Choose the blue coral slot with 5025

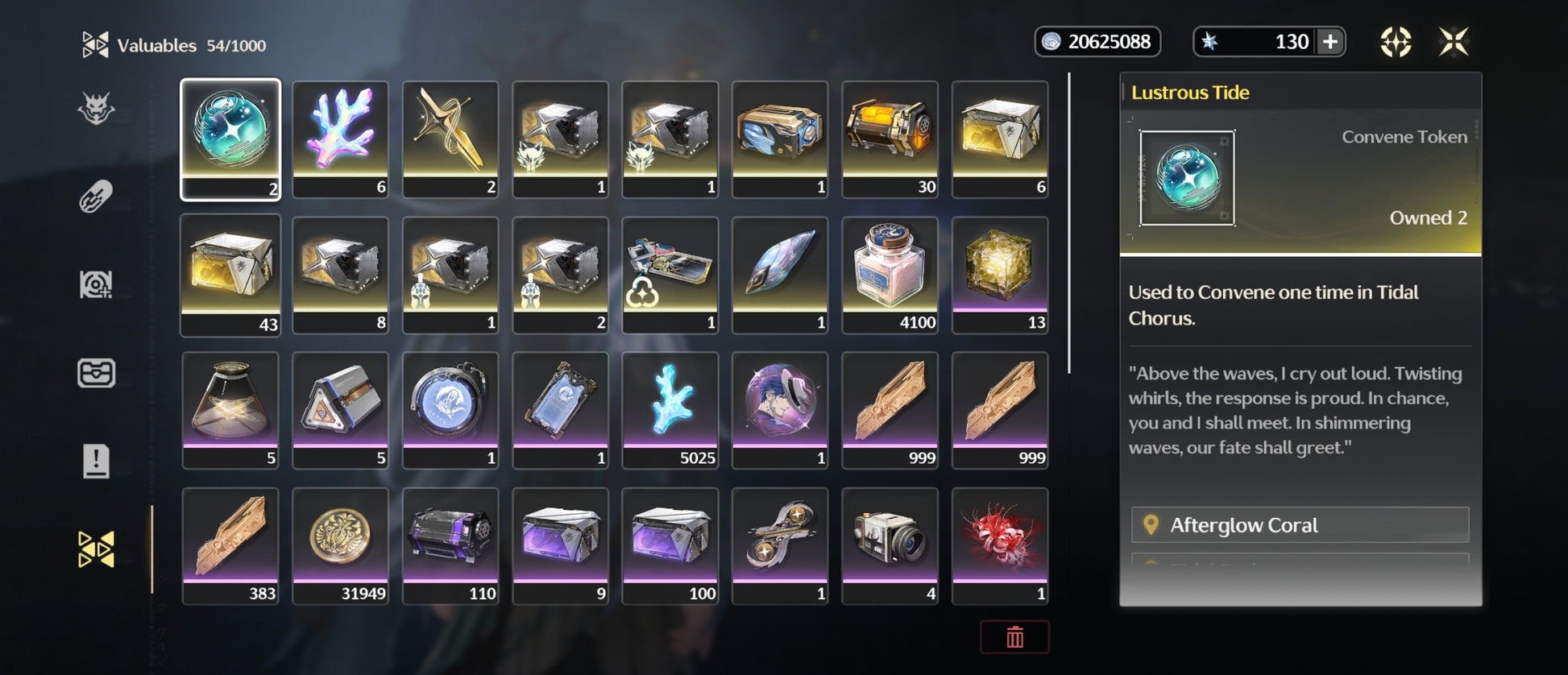click(x=670, y=410)
